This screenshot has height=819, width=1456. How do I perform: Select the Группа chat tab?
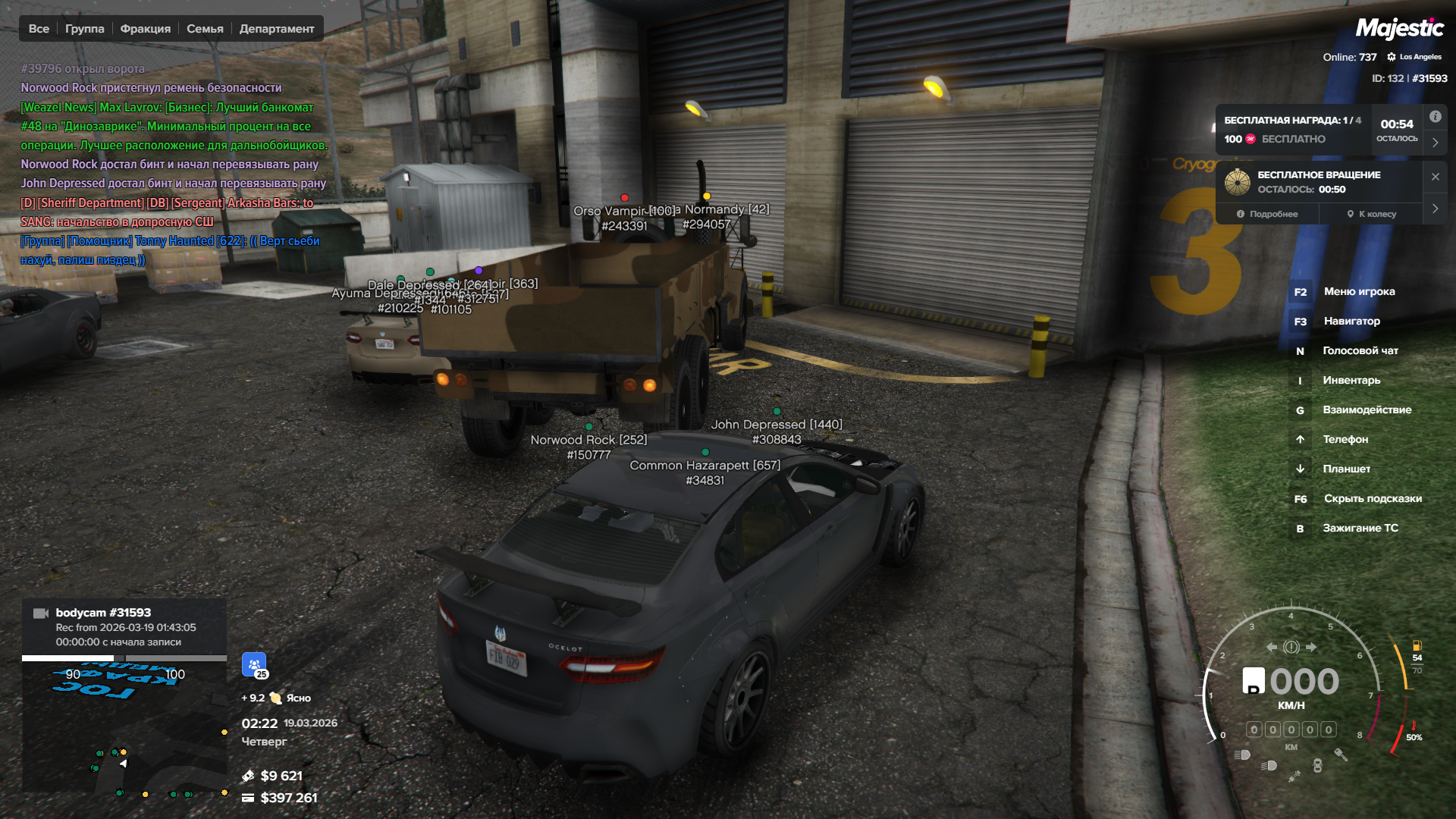point(85,29)
